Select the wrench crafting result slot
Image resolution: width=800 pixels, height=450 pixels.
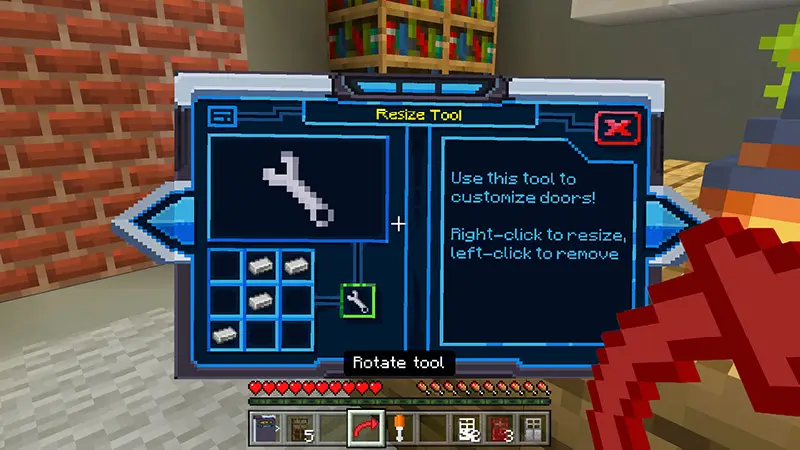click(357, 300)
